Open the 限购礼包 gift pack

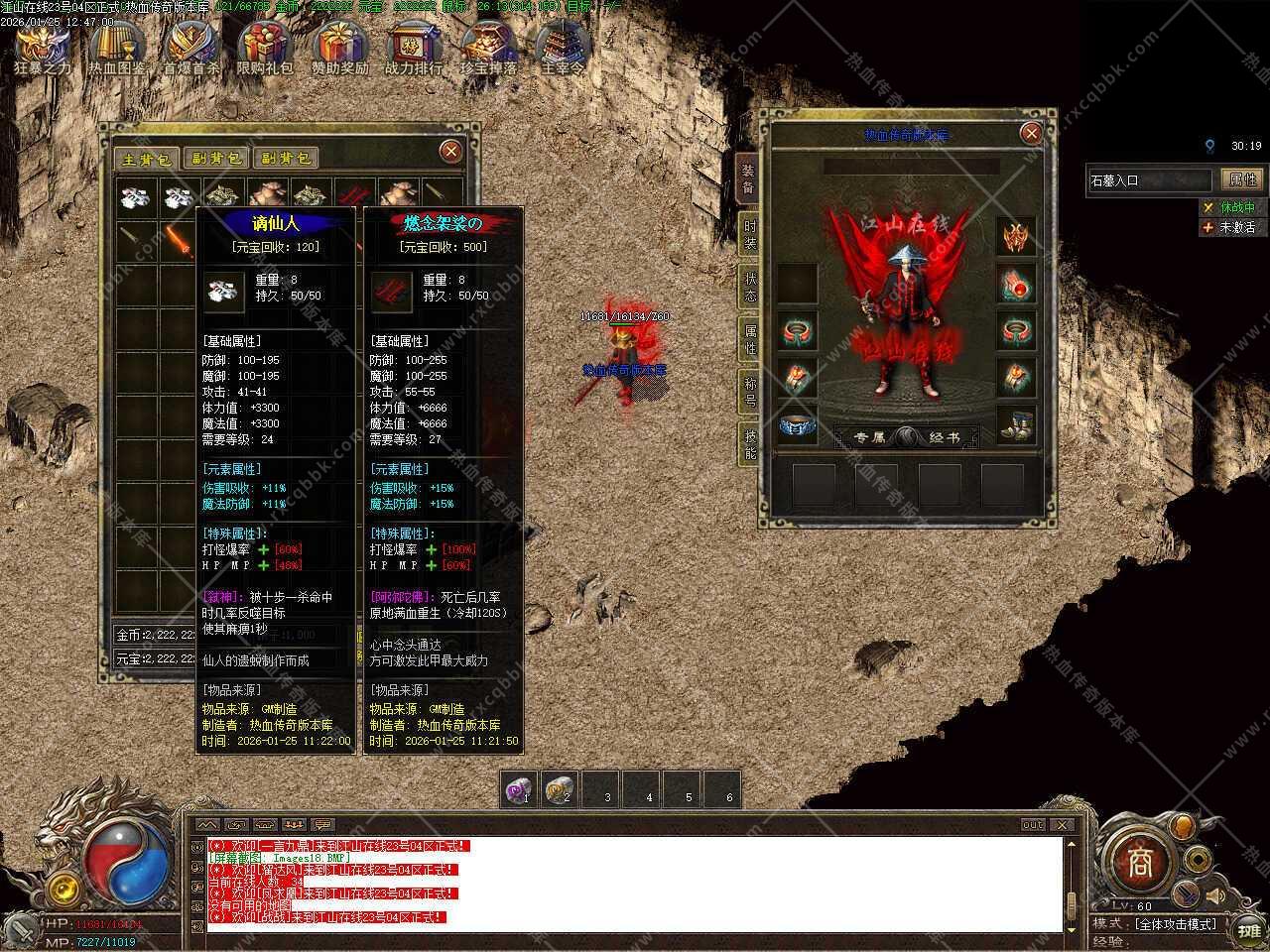click(265, 49)
